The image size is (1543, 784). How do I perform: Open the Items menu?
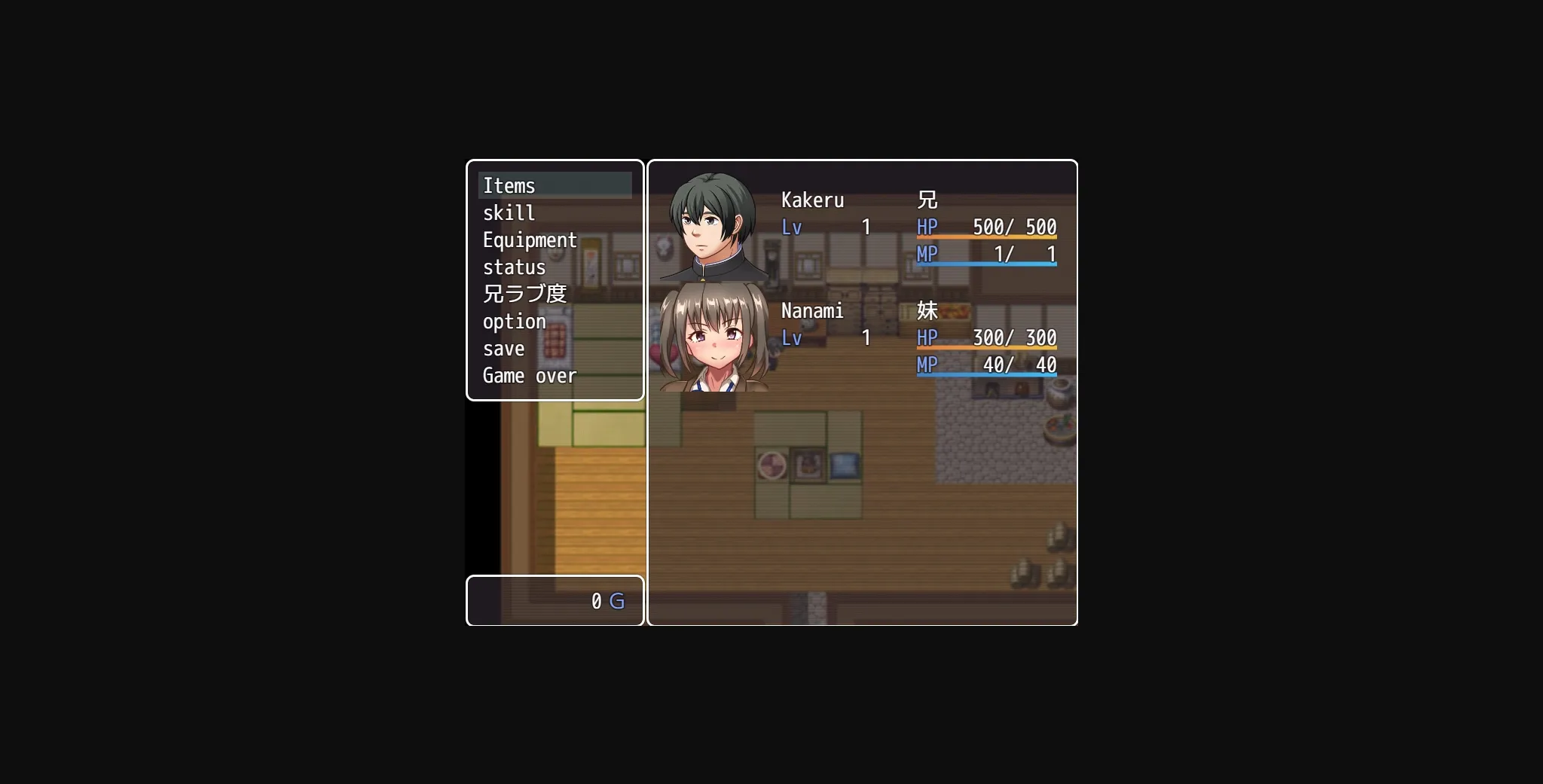pyautogui.click(x=509, y=185)
